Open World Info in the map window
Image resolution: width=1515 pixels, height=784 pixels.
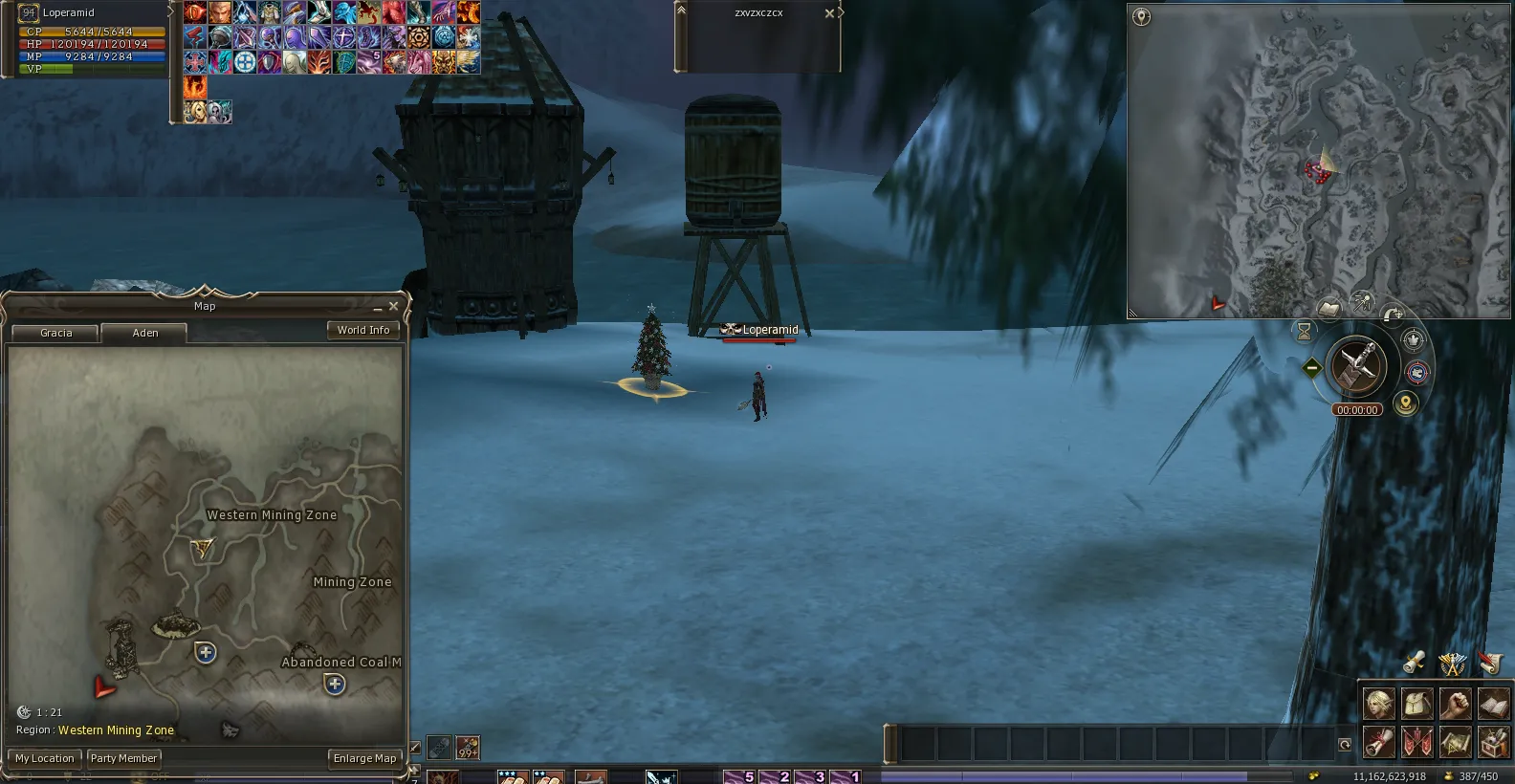tap(362, 330)
